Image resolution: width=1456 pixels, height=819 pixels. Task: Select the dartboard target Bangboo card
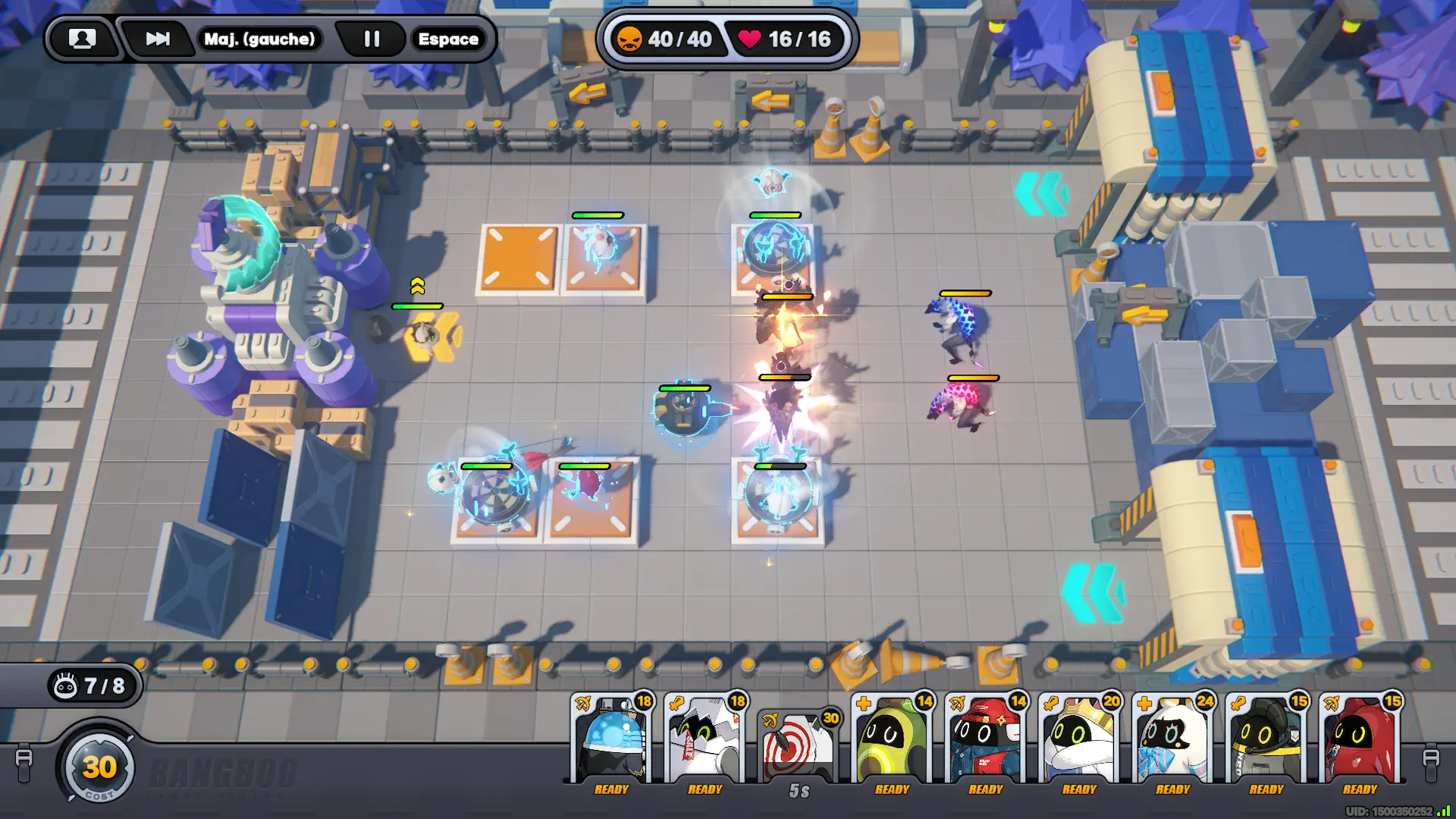click(799, 747)
